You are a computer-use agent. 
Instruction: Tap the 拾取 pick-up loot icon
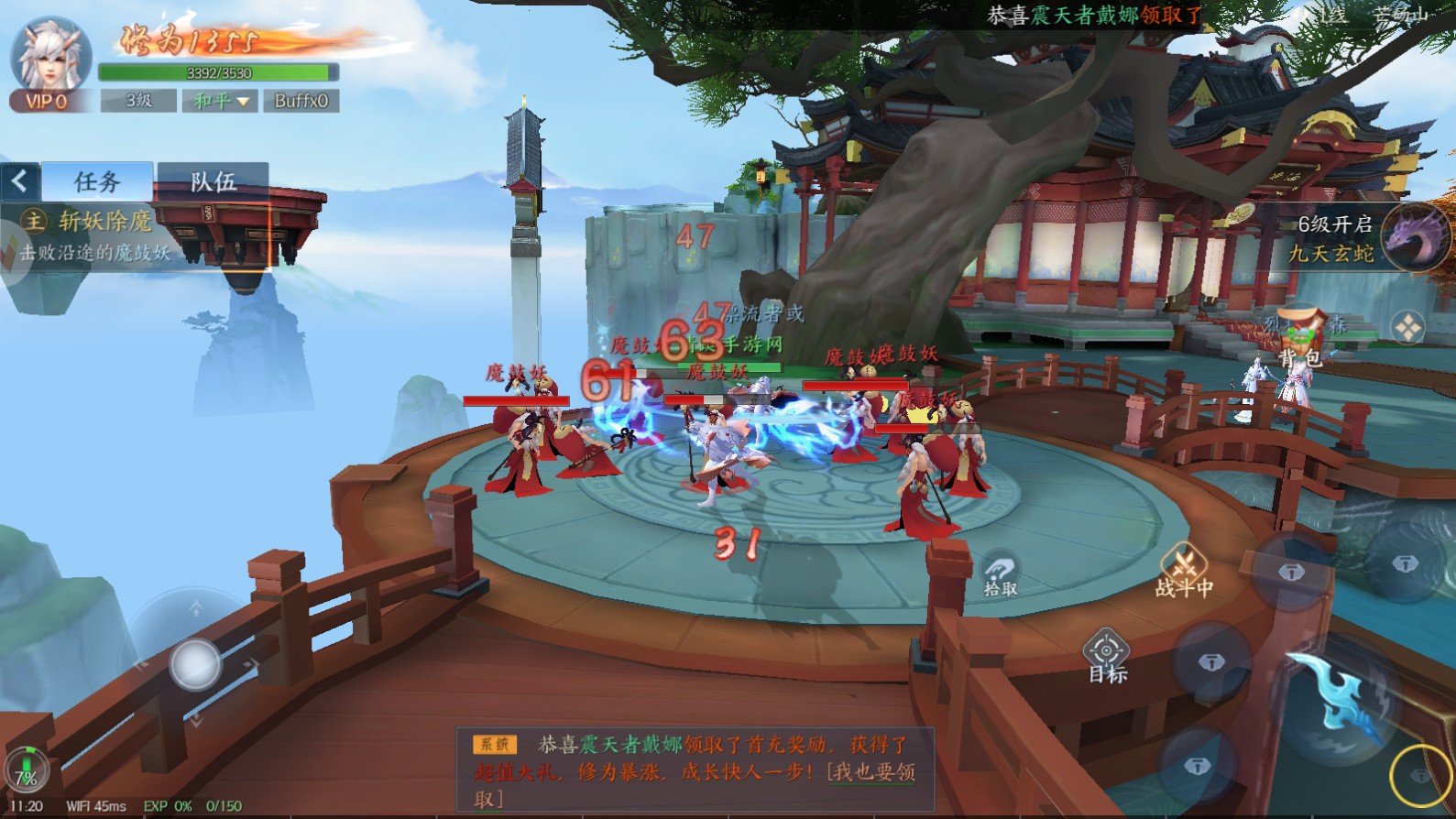point(1002,566)
